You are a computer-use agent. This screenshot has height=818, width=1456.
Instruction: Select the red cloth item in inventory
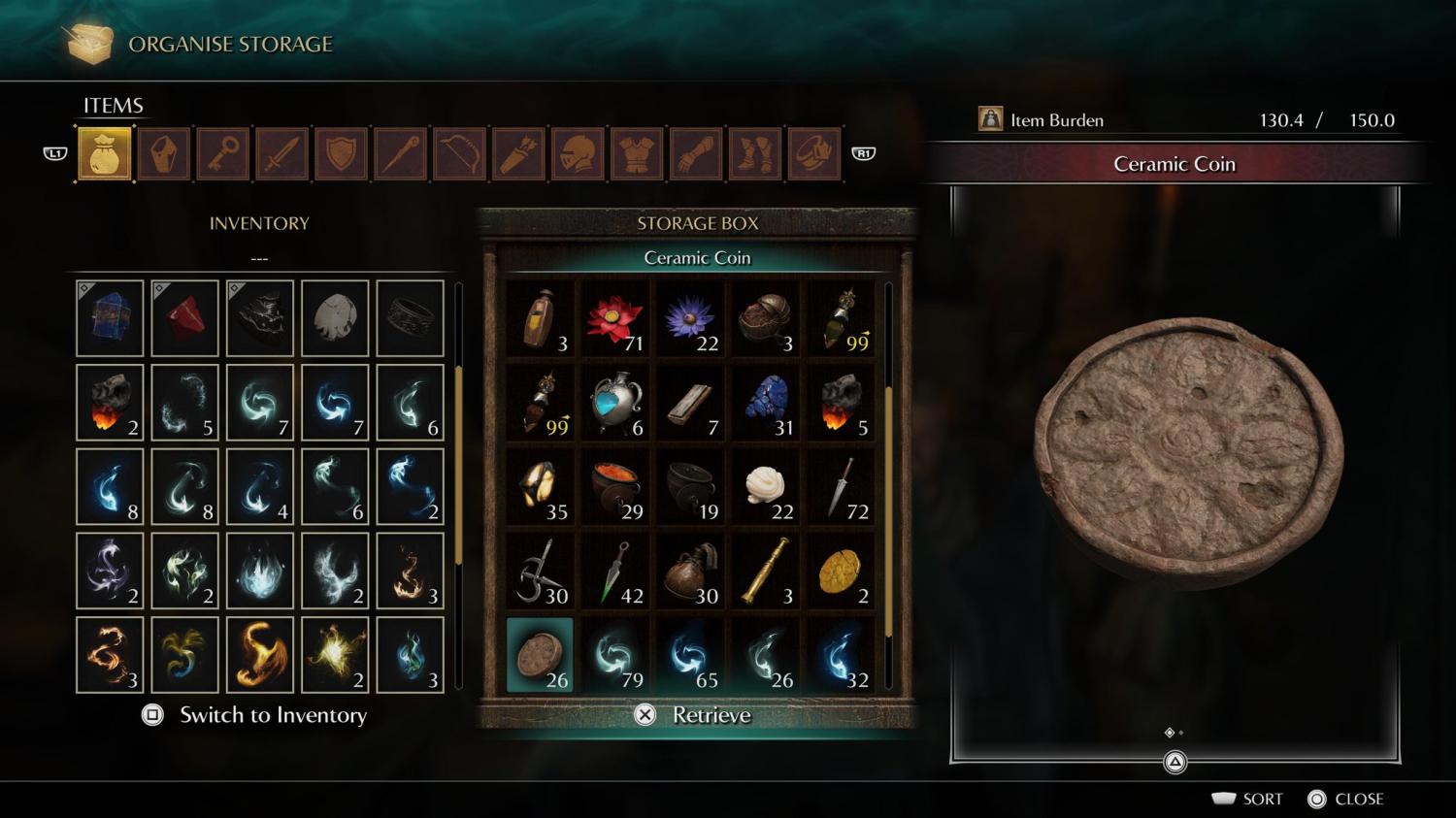coord(184,318)
